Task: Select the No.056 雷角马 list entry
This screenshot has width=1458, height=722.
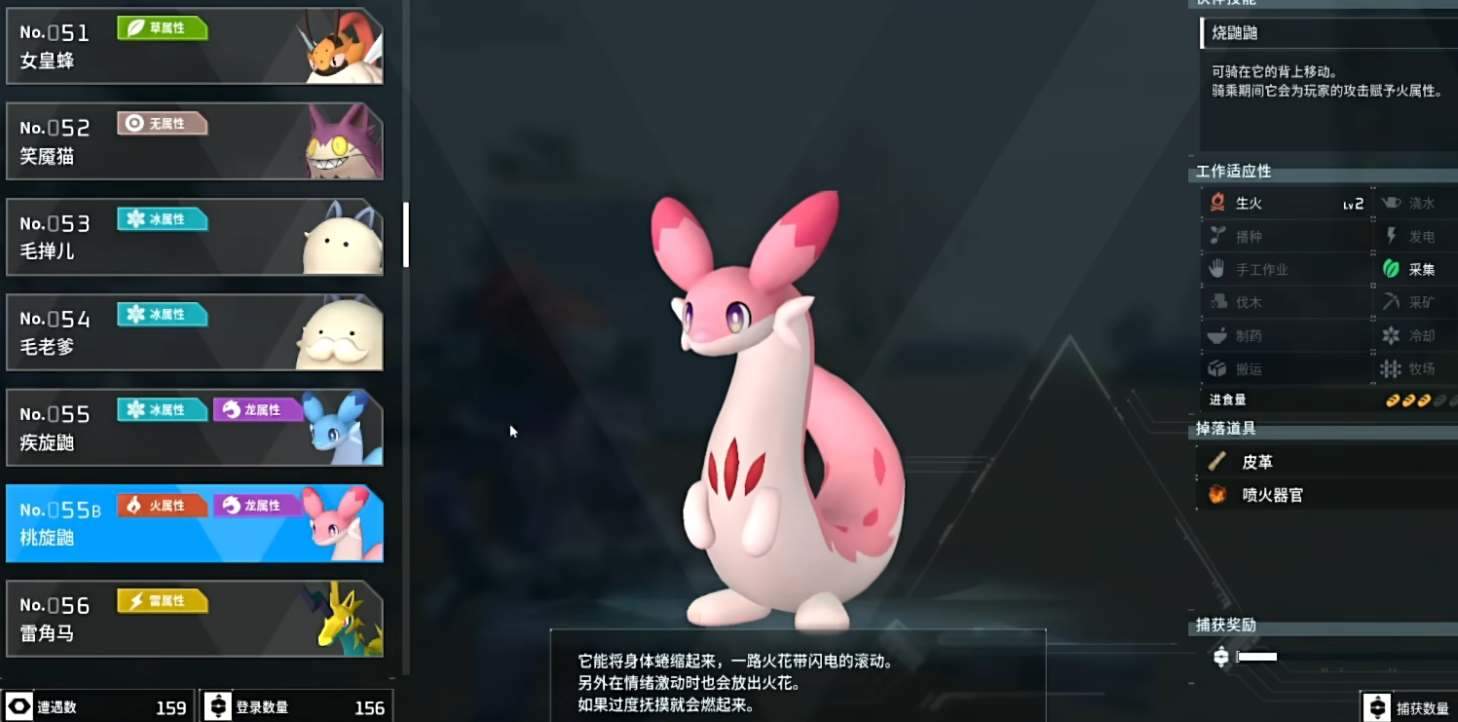Action: 195,617
